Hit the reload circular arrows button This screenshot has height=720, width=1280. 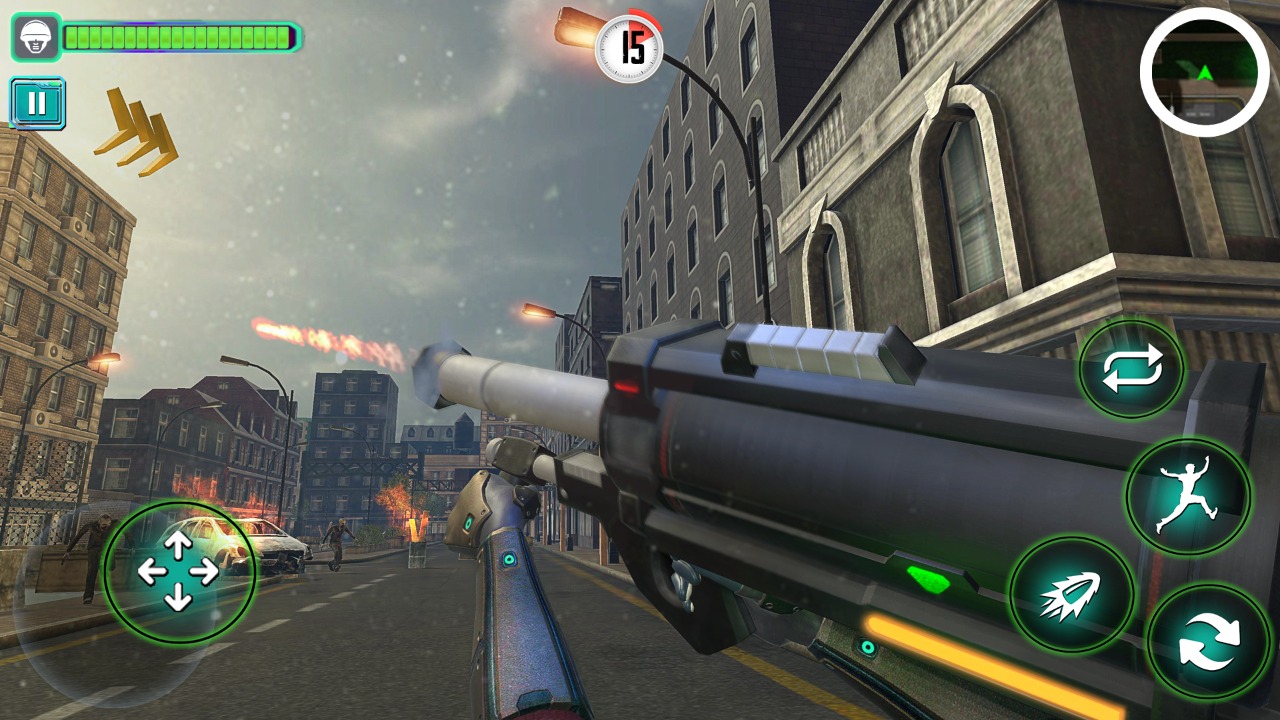[x=1208, y=642]
